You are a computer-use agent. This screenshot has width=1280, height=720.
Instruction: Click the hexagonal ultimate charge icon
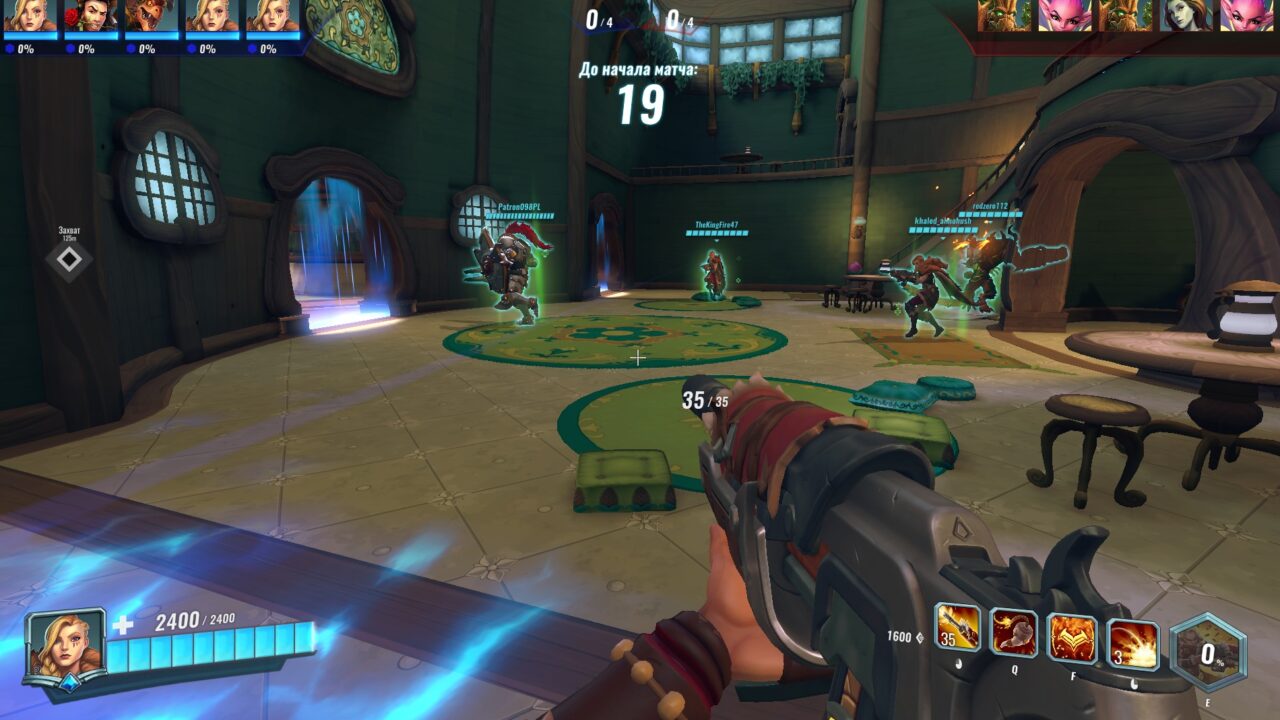tap(1208, 653)
